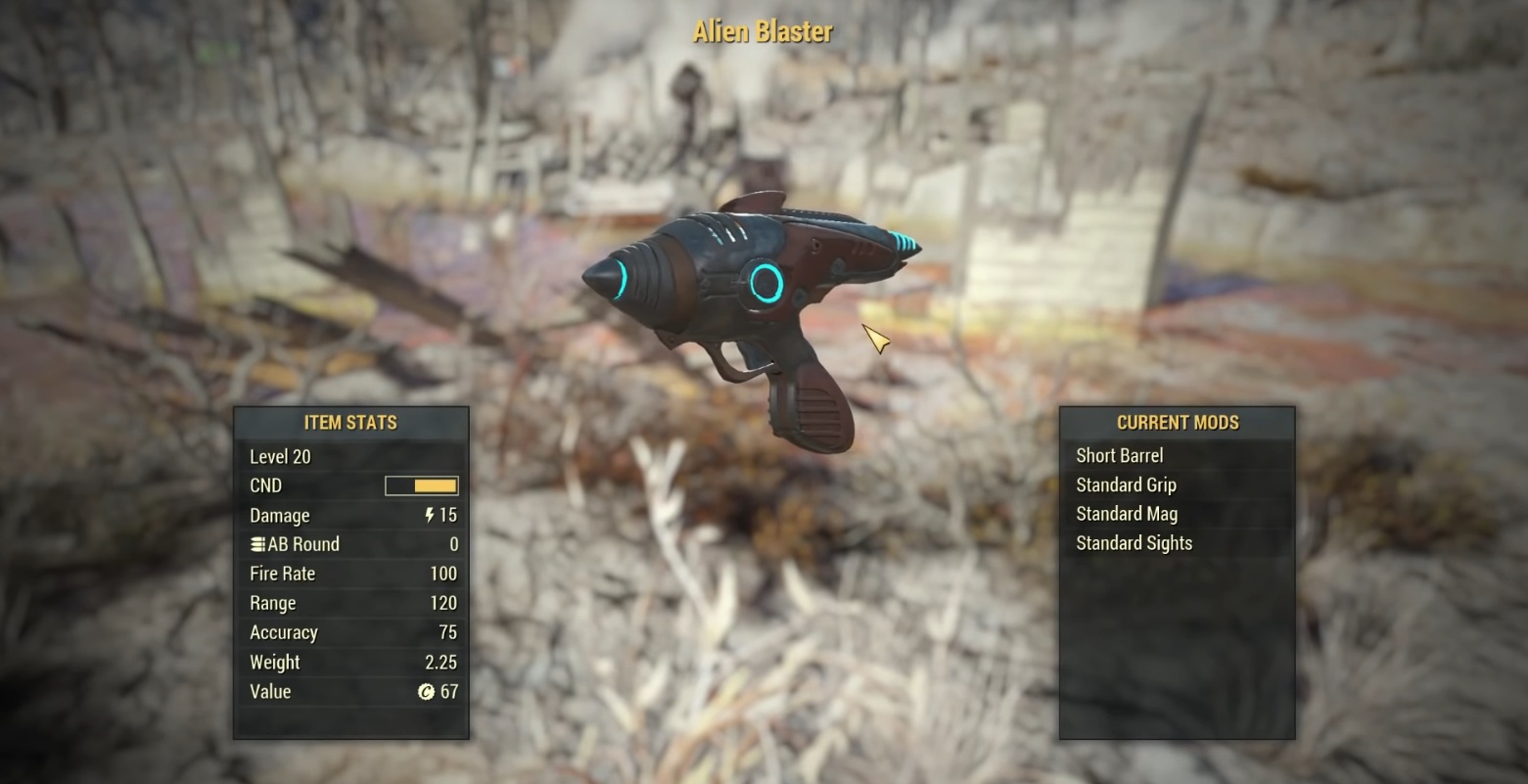Expand the CURRENT MODS panel header
The height and width of the screenshot is (784, 1528).
pos(1177,422)
